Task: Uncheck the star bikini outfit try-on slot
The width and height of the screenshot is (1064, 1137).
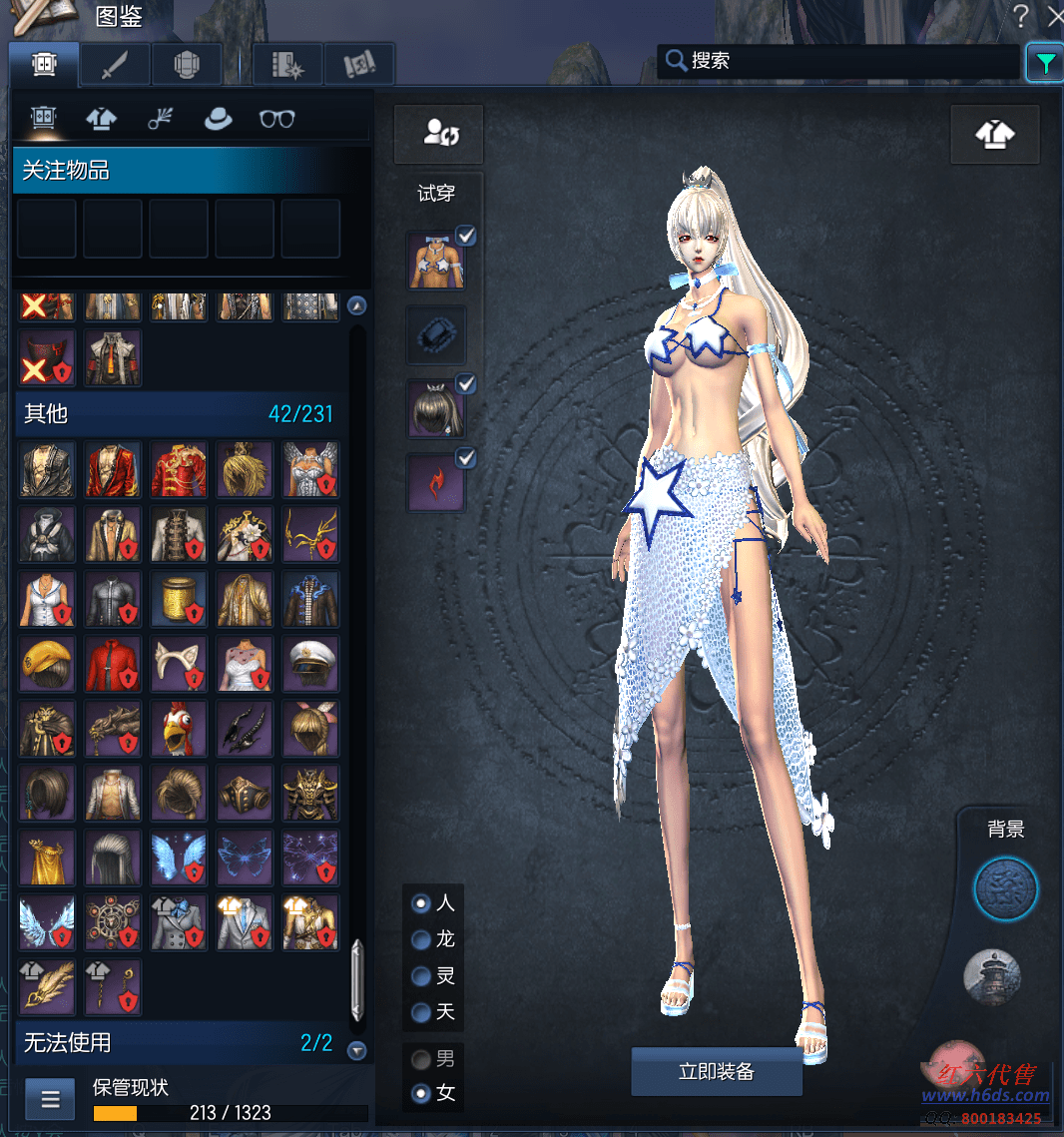Action: point(466,236)
